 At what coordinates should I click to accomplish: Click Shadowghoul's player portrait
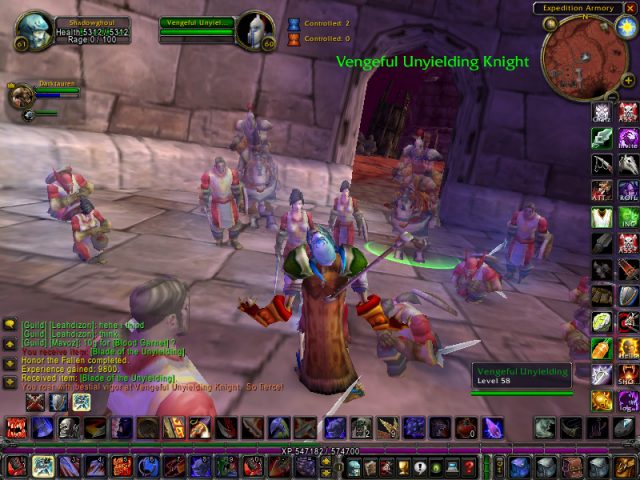tap(33, 28)
